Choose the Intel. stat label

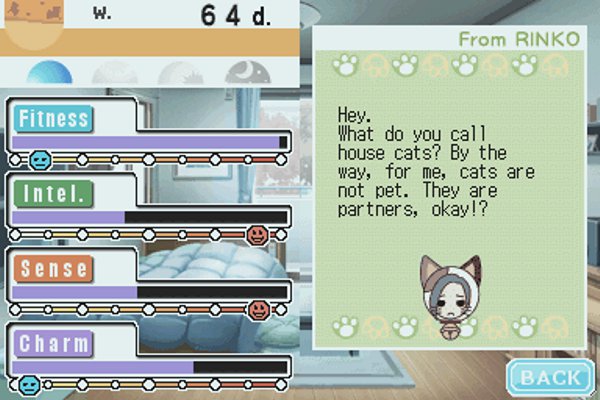pyautogui.click(x=48, y=193)
